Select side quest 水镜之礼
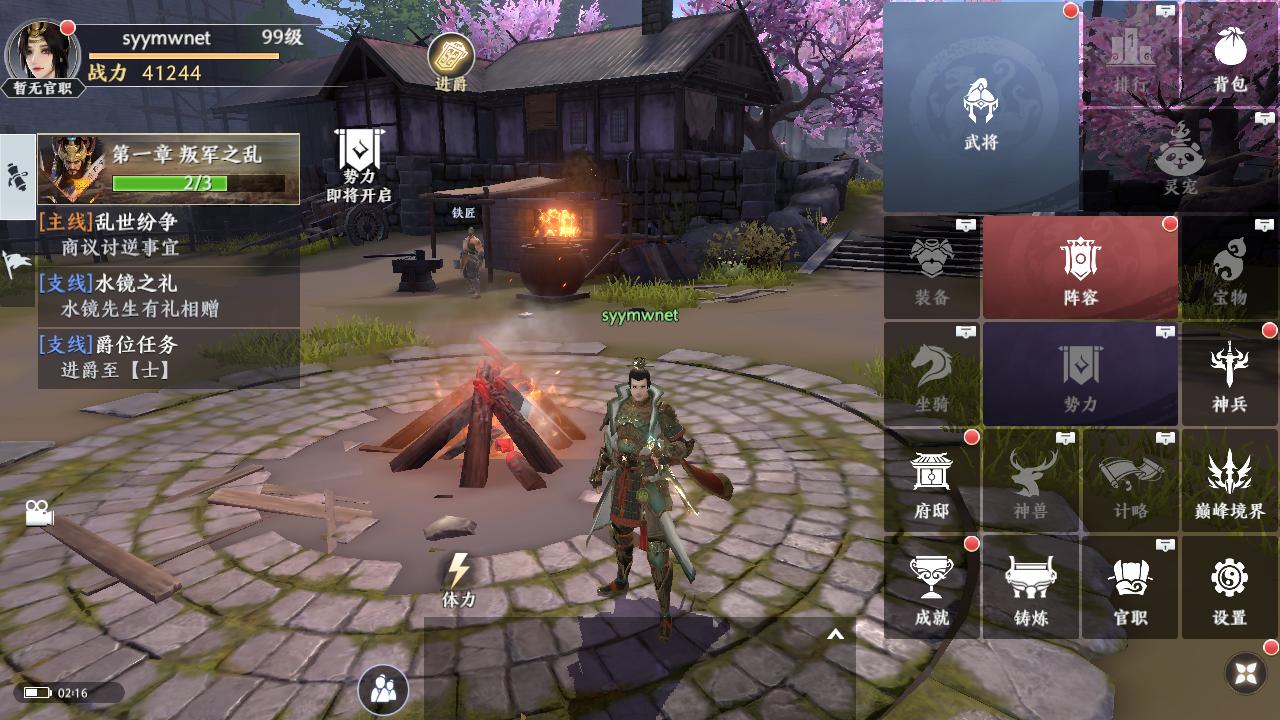Viewport: 1280px width, 720px height. click(168, 297)
